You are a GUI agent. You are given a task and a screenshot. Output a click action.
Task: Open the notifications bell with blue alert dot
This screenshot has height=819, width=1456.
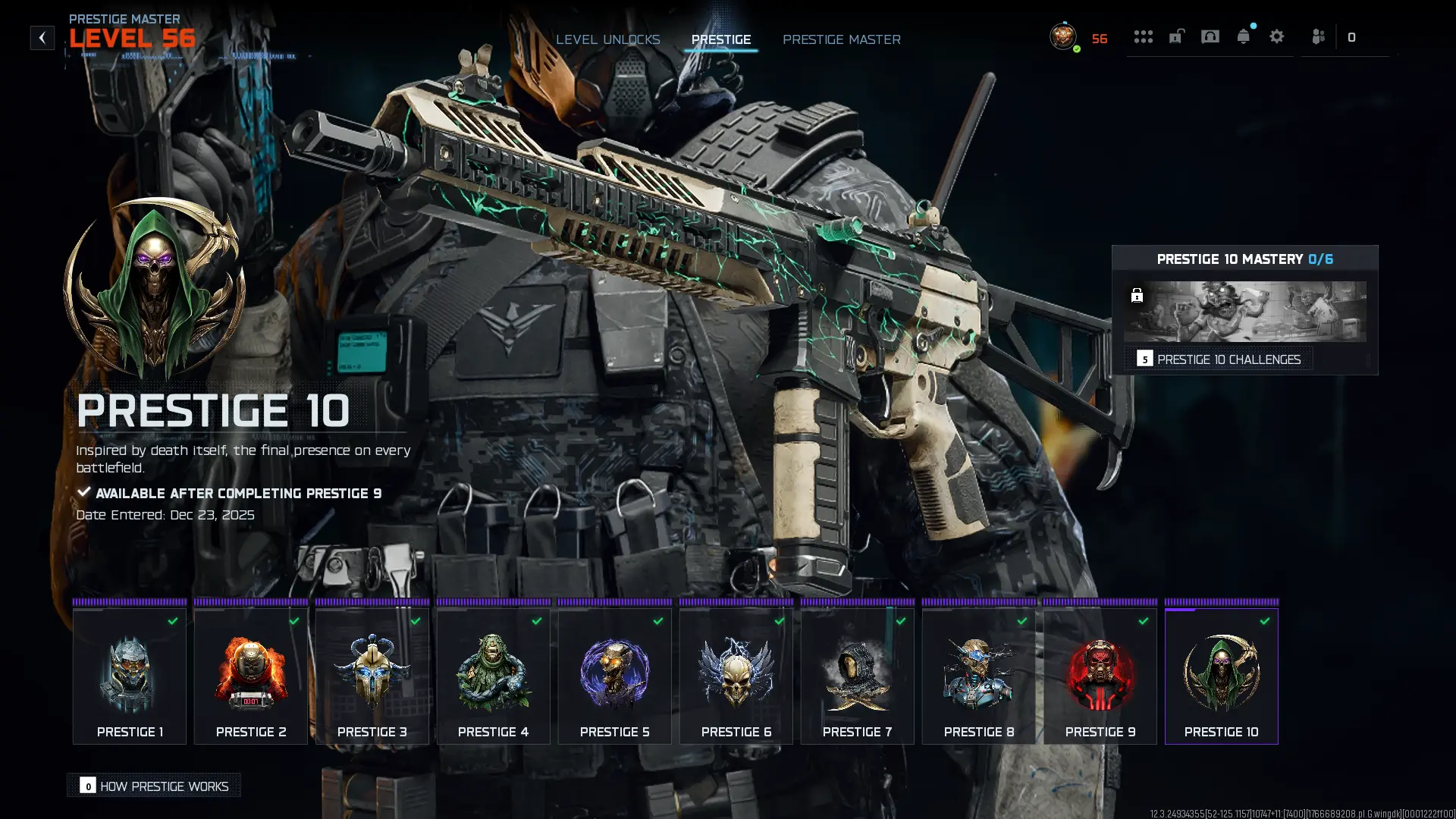[x=1244, y=36]
